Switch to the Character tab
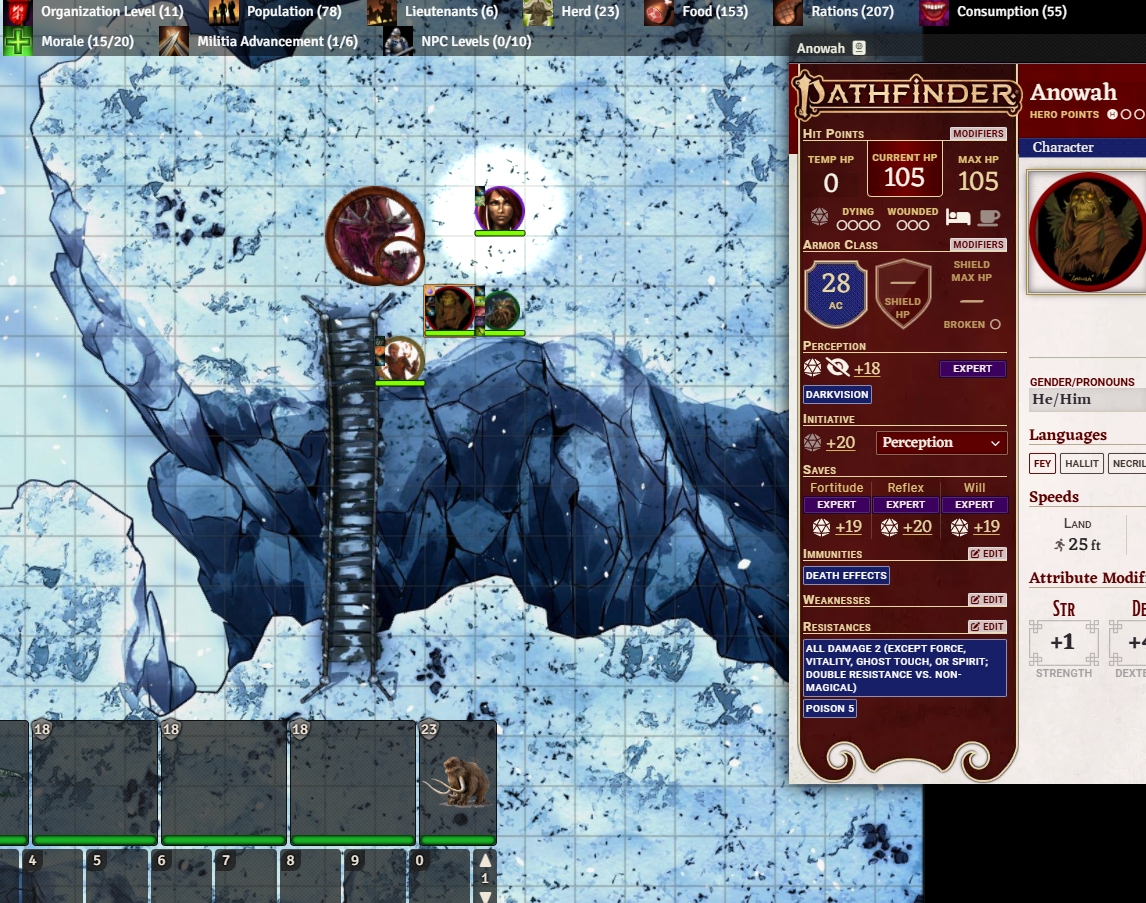 [x=1063, y=147]
